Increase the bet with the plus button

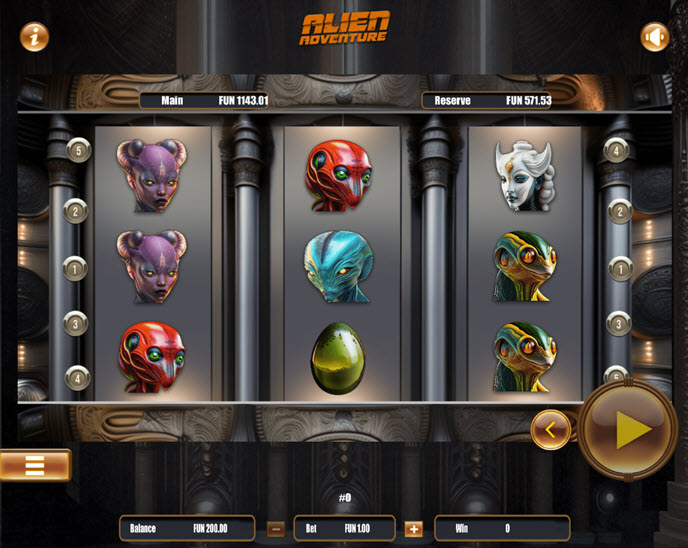tap(413, 528)
